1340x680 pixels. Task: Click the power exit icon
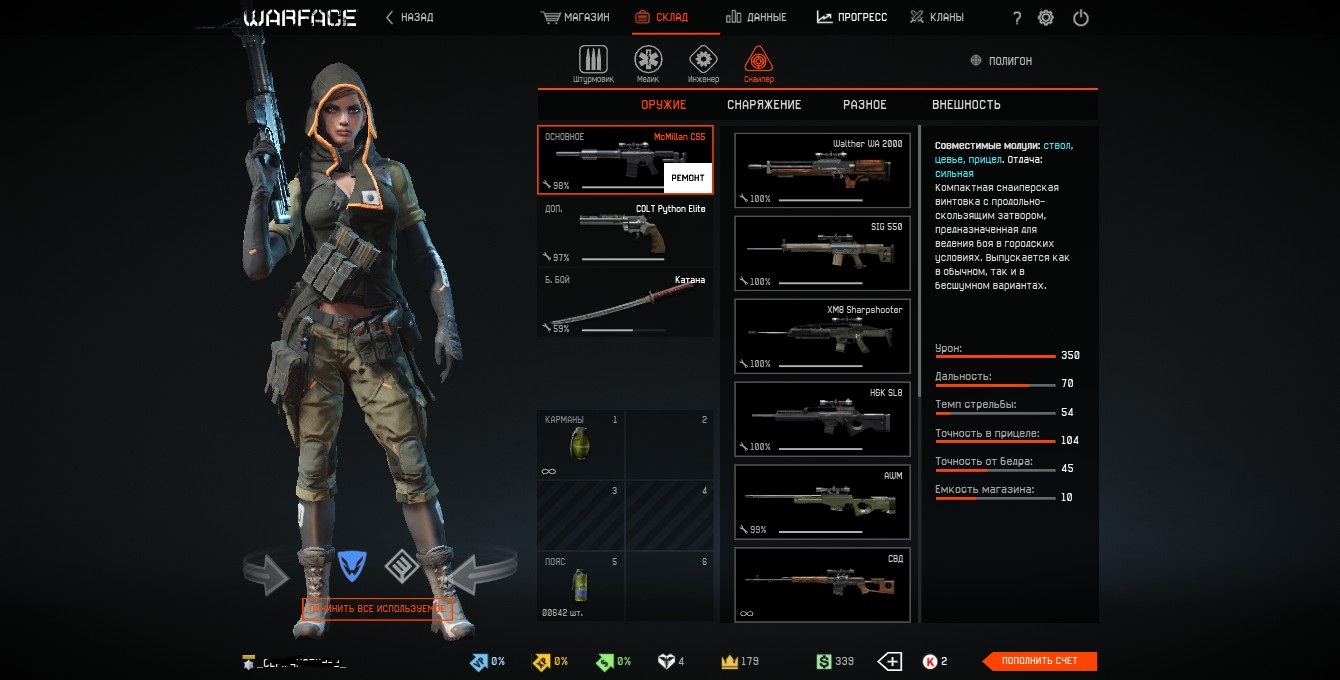coord(1080,18)
